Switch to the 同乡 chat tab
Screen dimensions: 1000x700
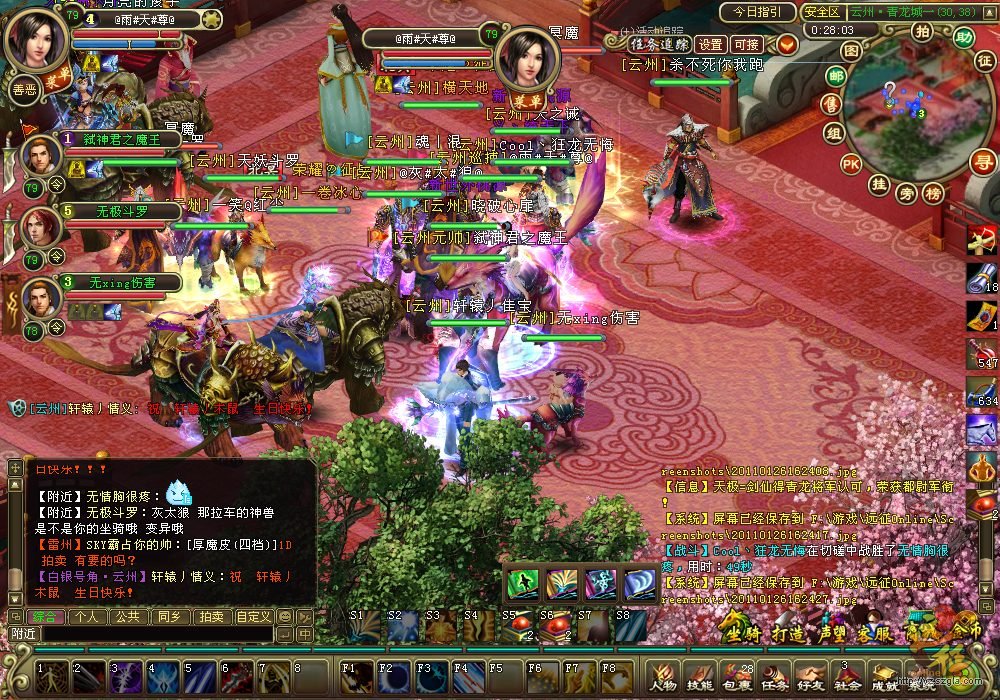[169, 616]
